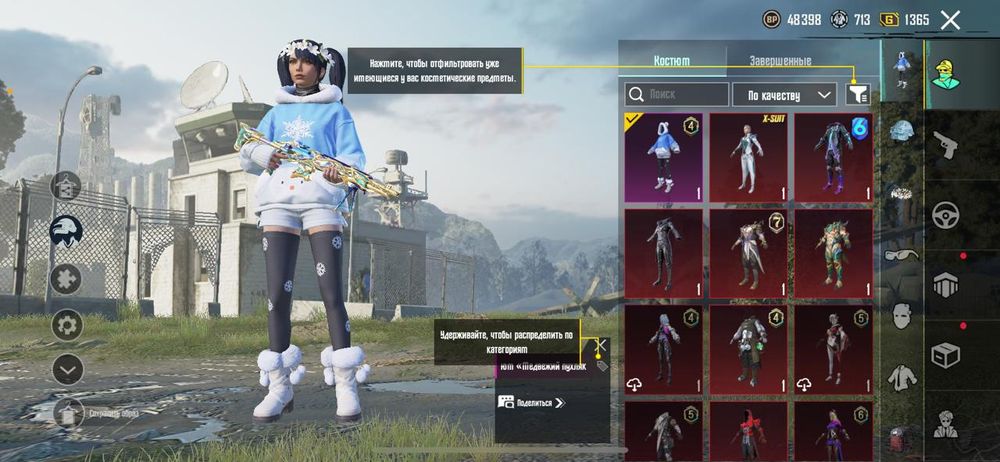Open the steering wheel vehicle category
The image size is (1000, 462).
coord(945,214)
